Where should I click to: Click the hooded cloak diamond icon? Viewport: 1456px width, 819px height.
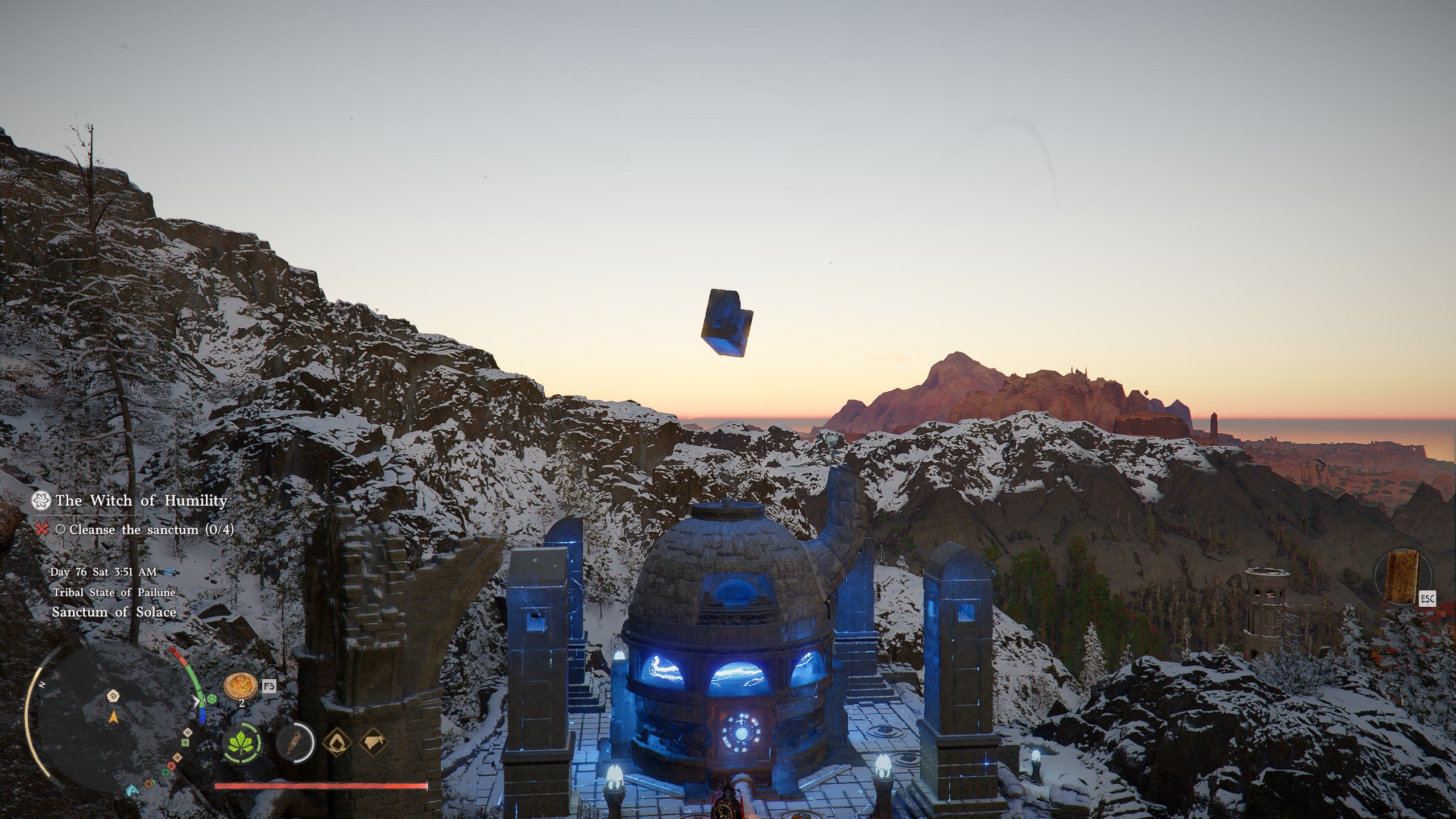pyautogui.click(x=338, y=743)
